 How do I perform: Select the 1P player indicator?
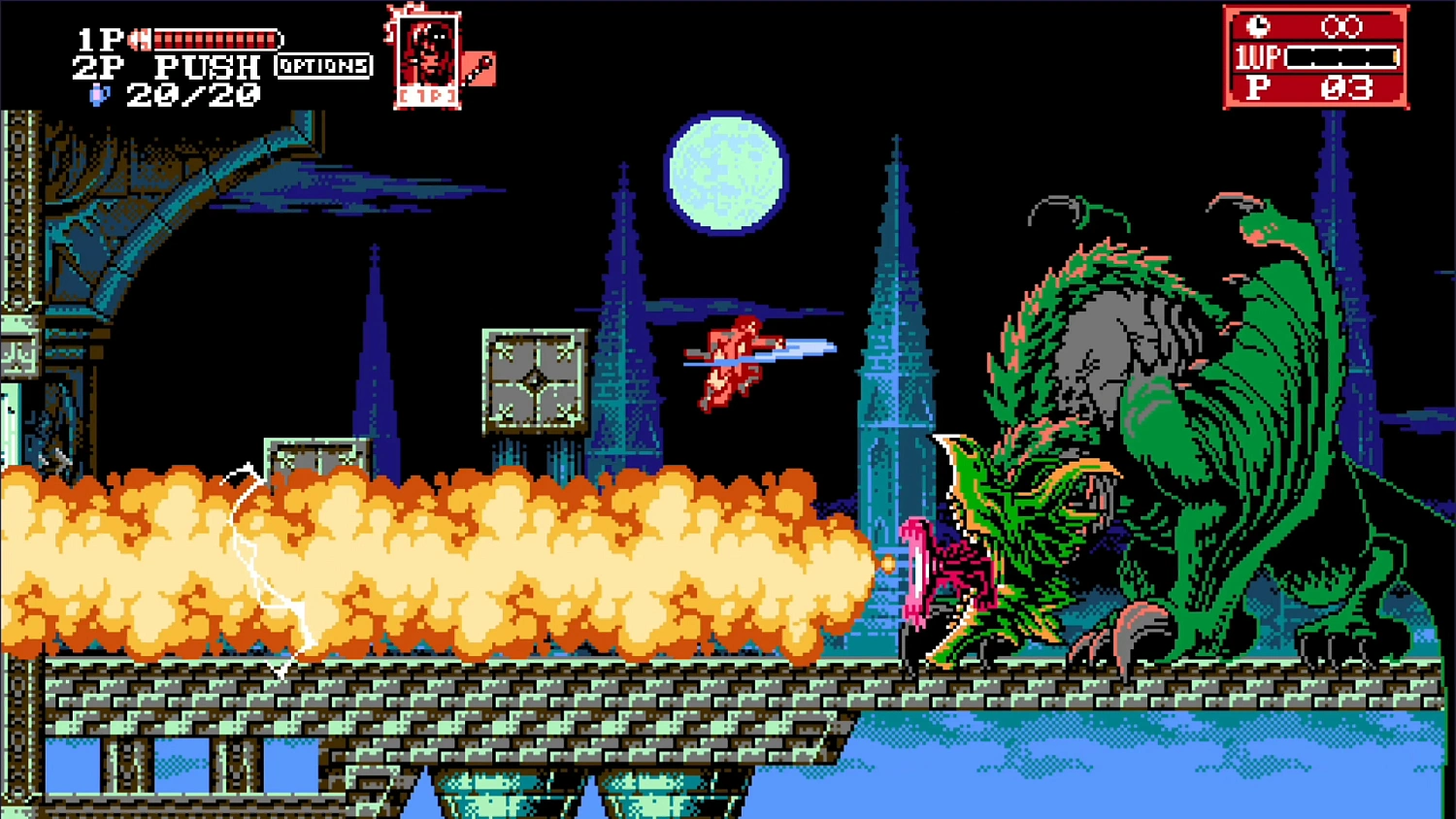coord(97,39)
